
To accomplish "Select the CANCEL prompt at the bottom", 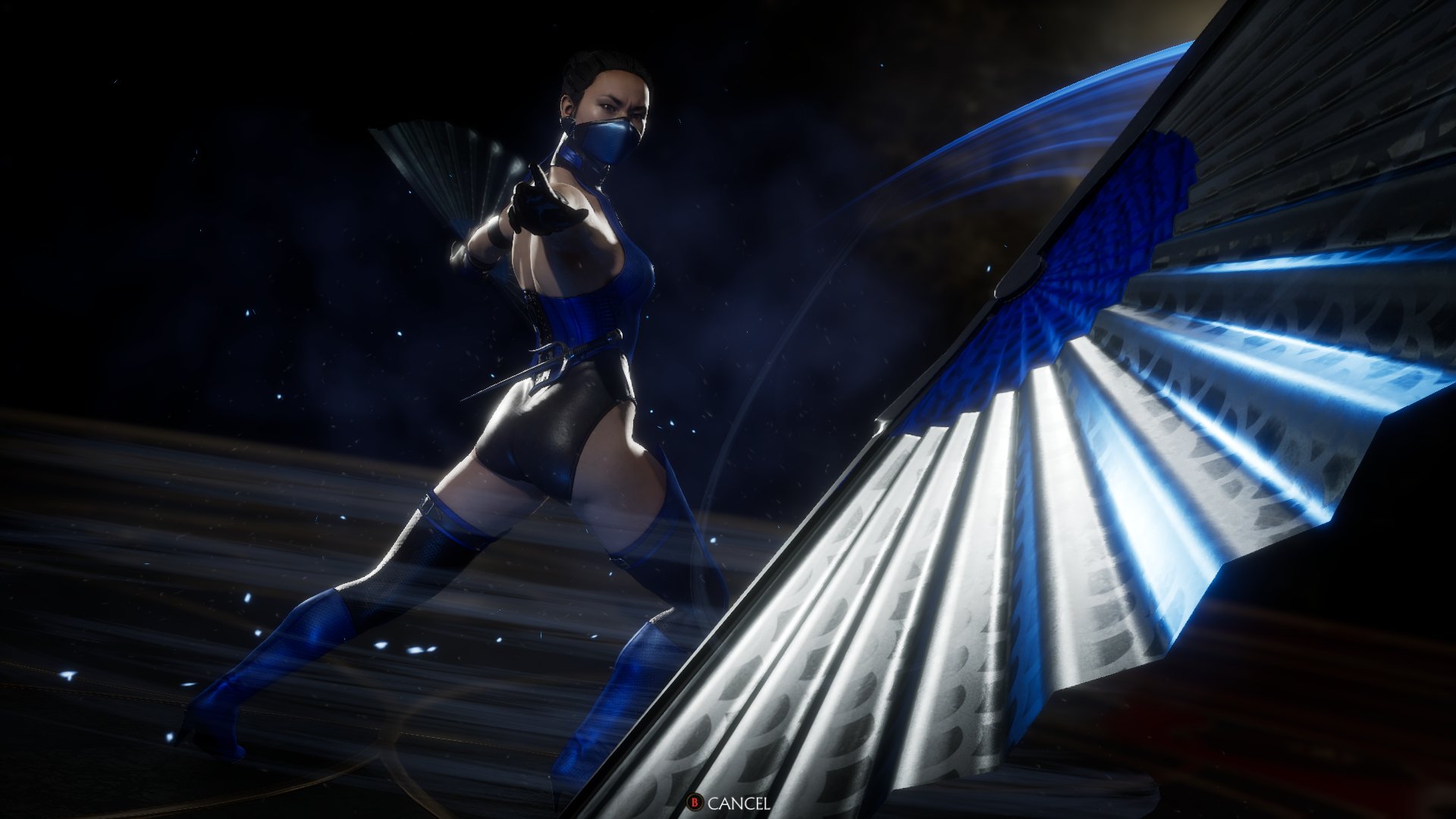I will tap(739, 800).
